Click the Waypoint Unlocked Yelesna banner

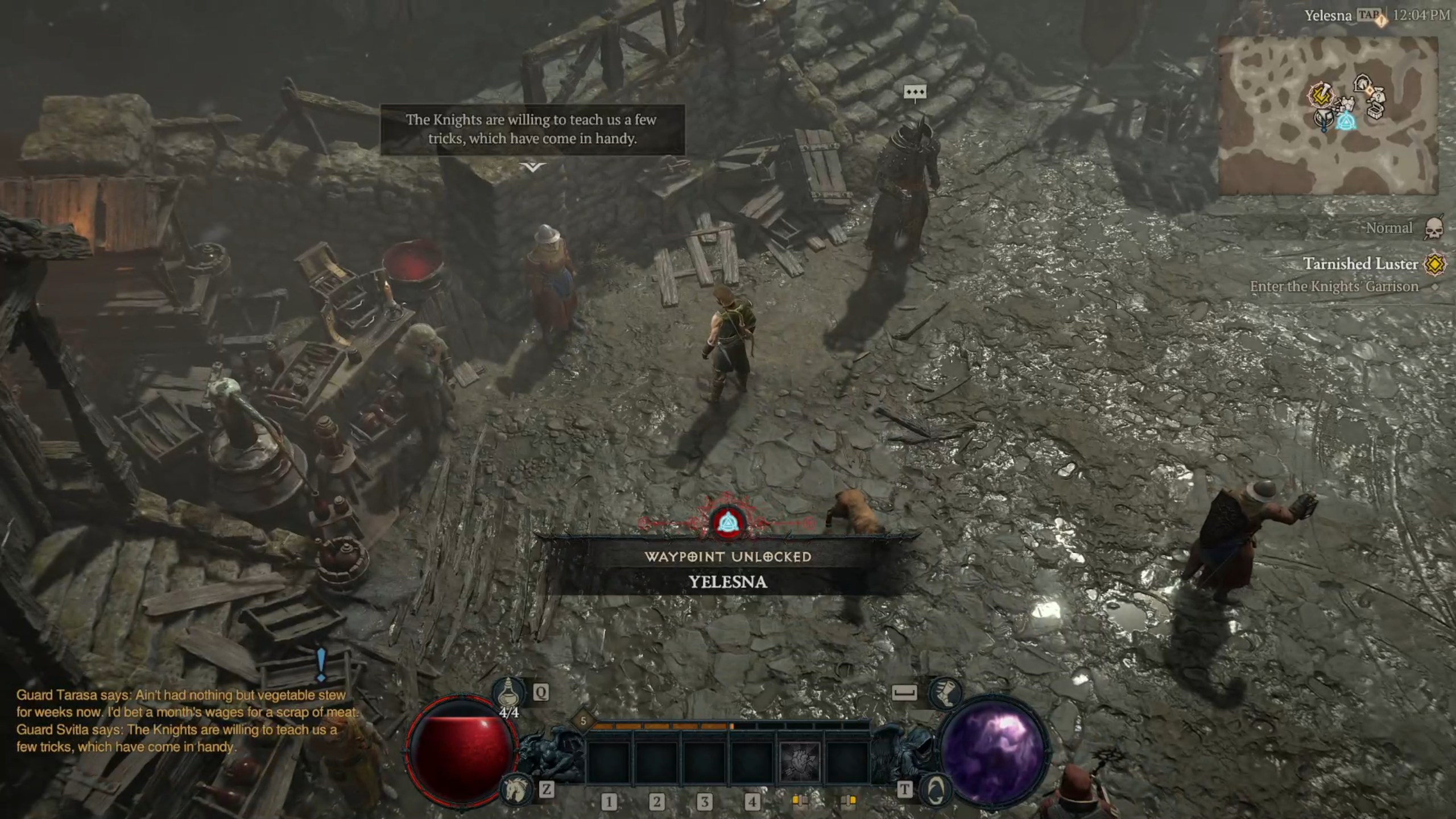pyautogui.click(x=727, y=569)
